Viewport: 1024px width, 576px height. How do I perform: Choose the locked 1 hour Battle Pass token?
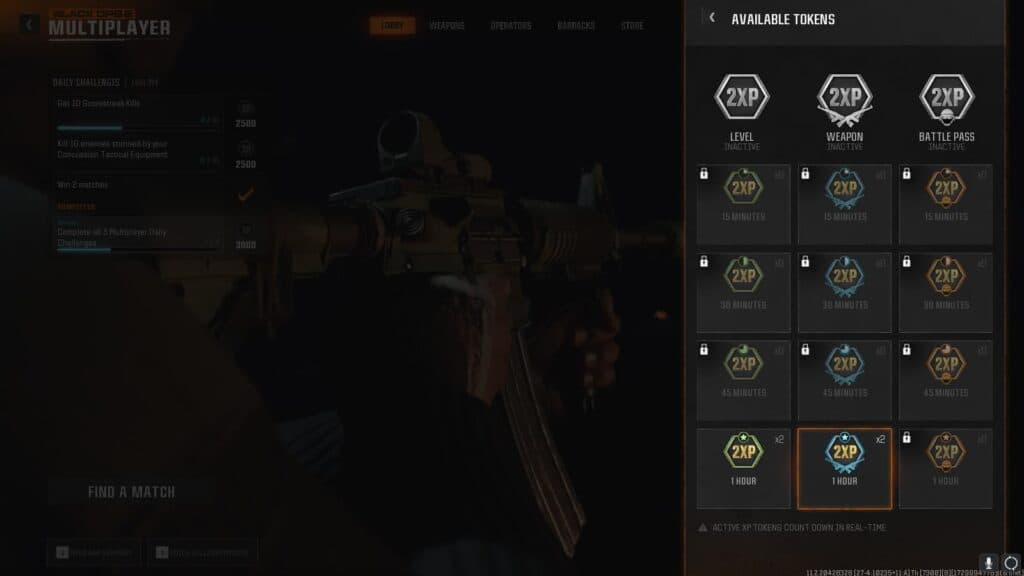pos(945,468)
